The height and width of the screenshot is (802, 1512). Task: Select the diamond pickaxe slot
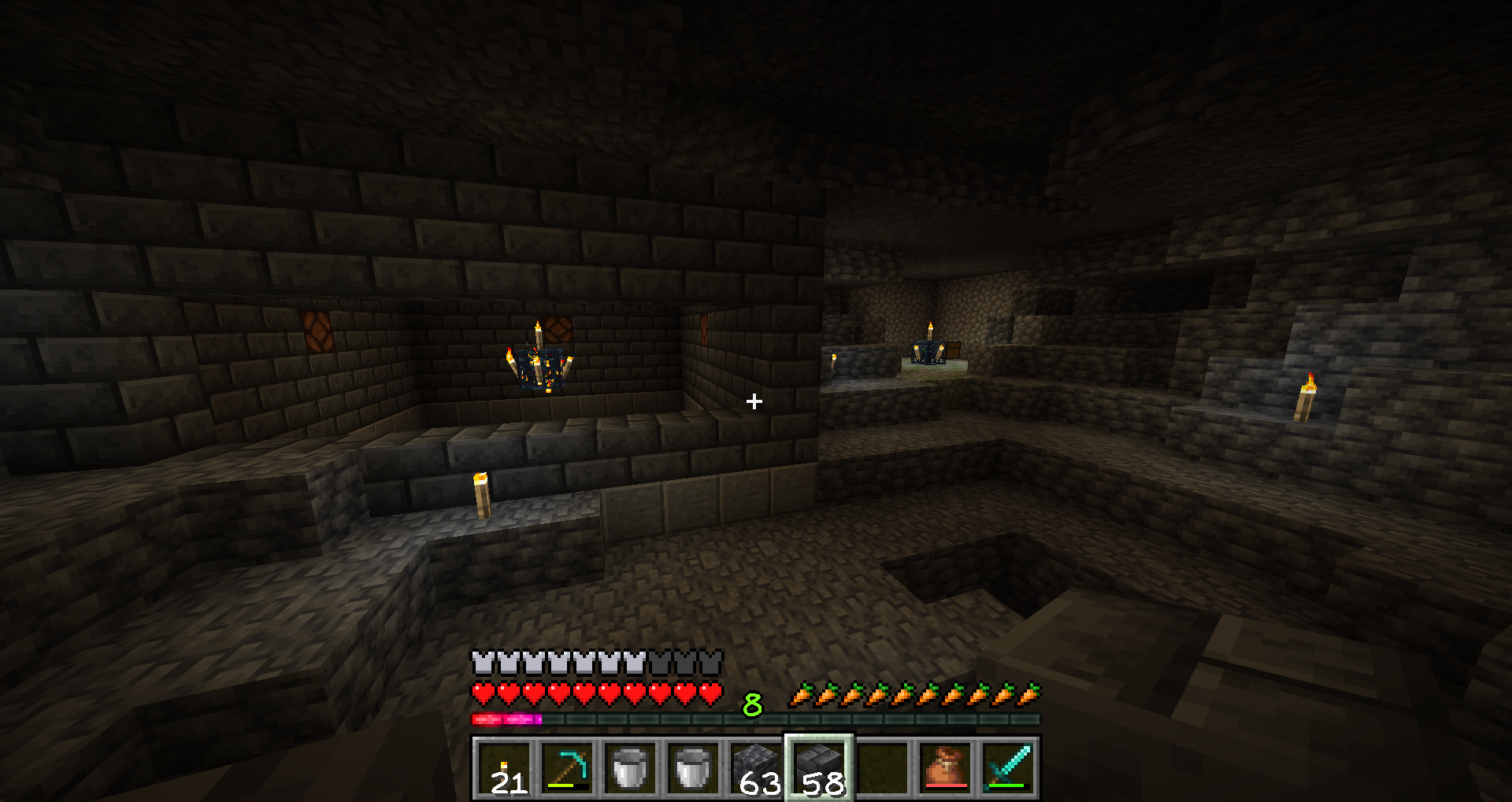[x=567, y=768]
